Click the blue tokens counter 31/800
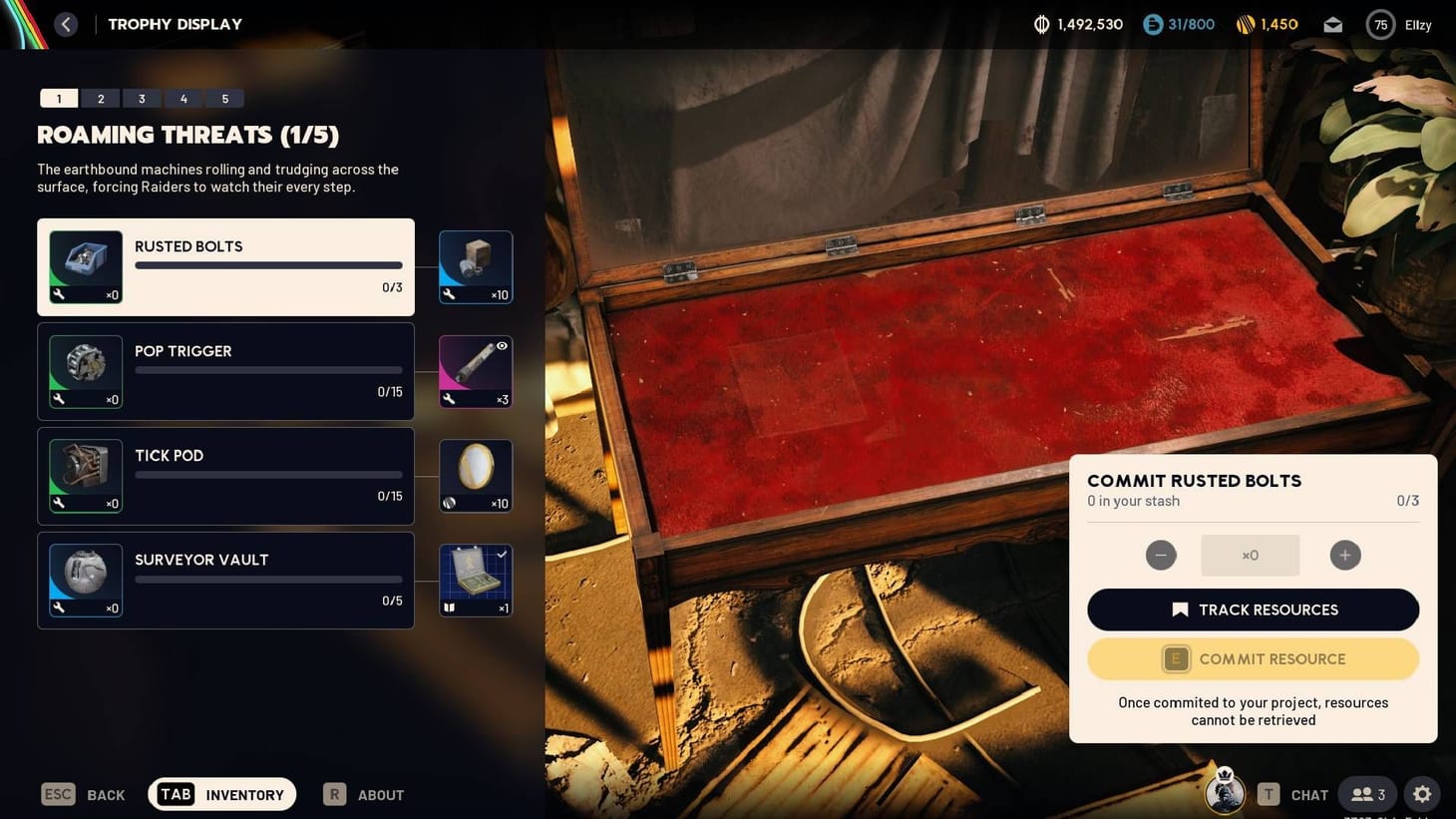Viewport: 1456px width, 819px height. [1179, 24]
